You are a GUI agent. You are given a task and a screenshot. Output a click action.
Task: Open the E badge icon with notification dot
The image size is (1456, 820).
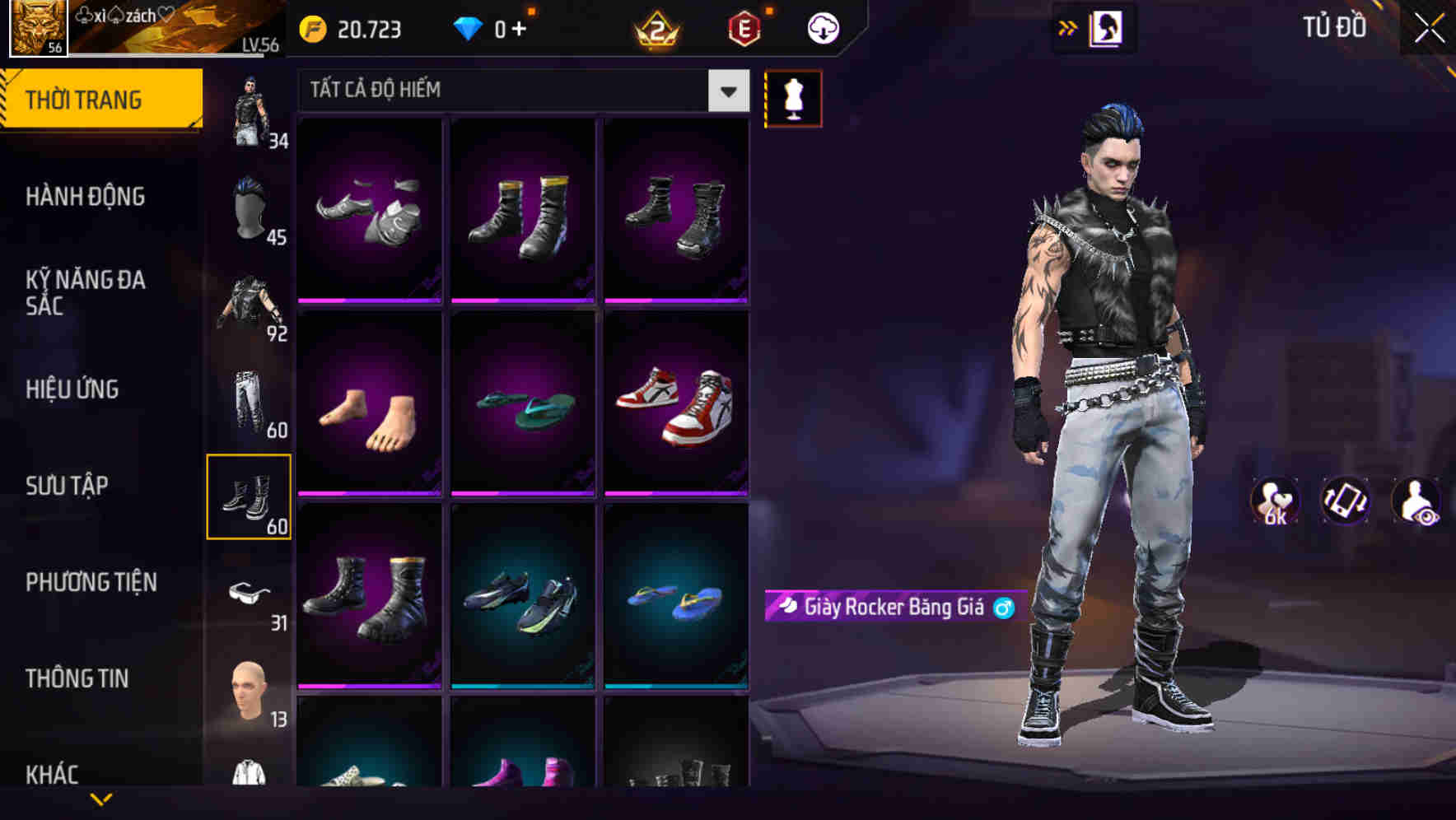(x=744, y=30)
